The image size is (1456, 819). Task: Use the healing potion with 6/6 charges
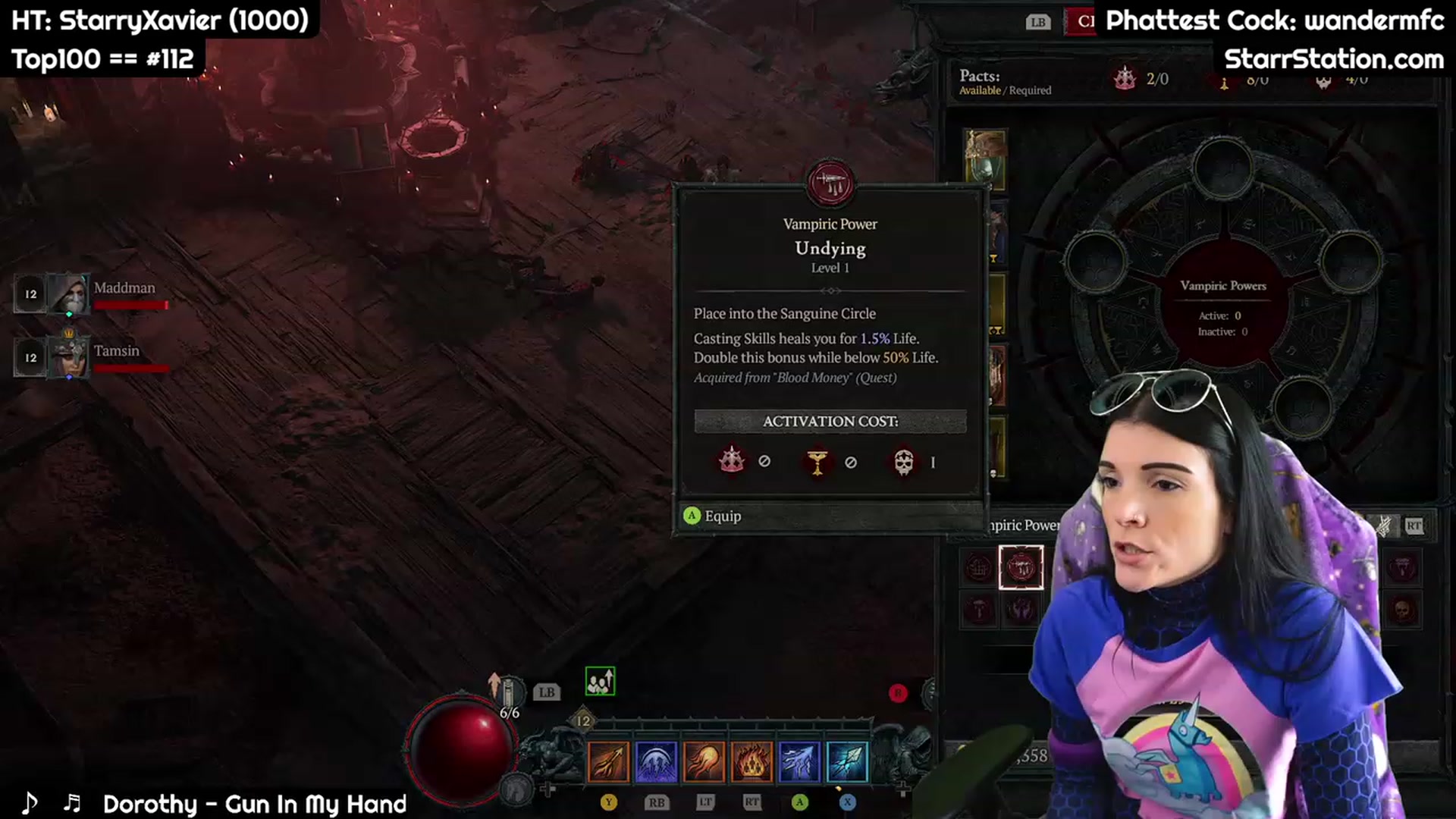click(508, 692)
